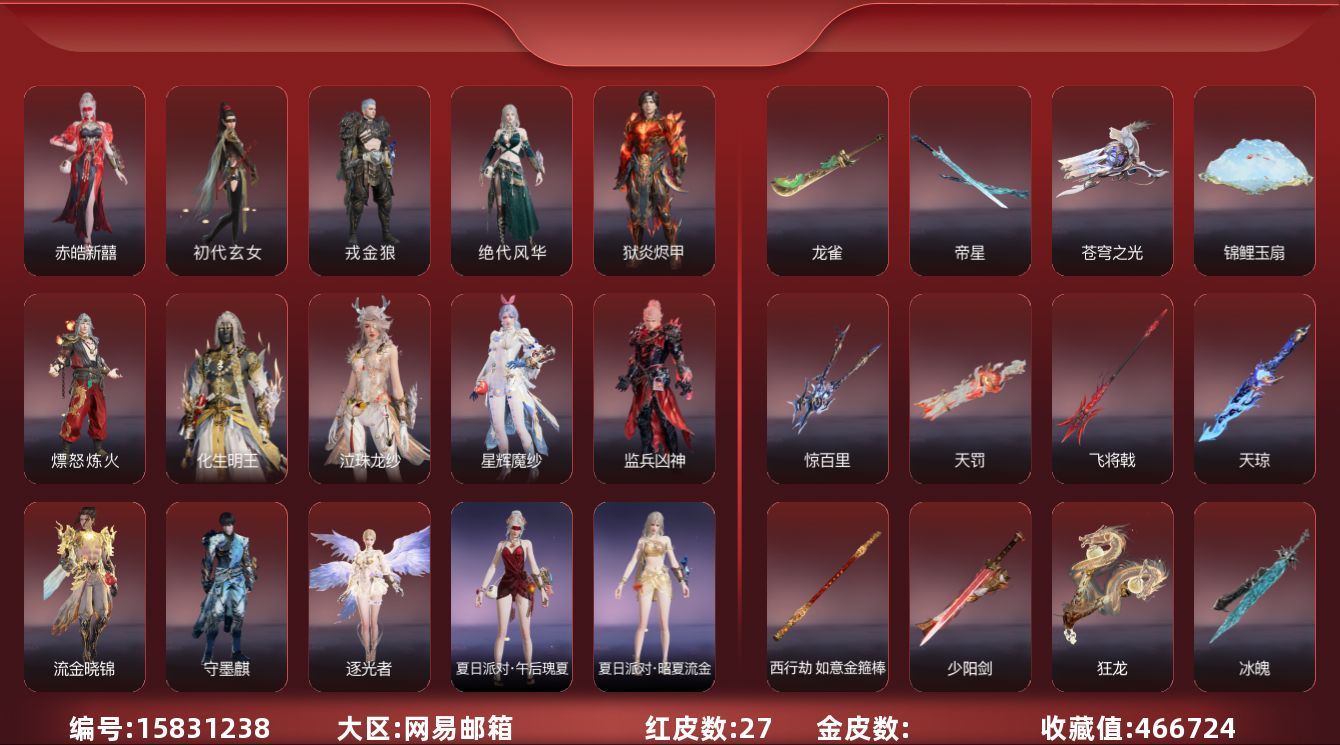Choose the 泣珠龙纱 skin card
The width and height of the screenshot is (1340, 745).
[x=369, y=388]
